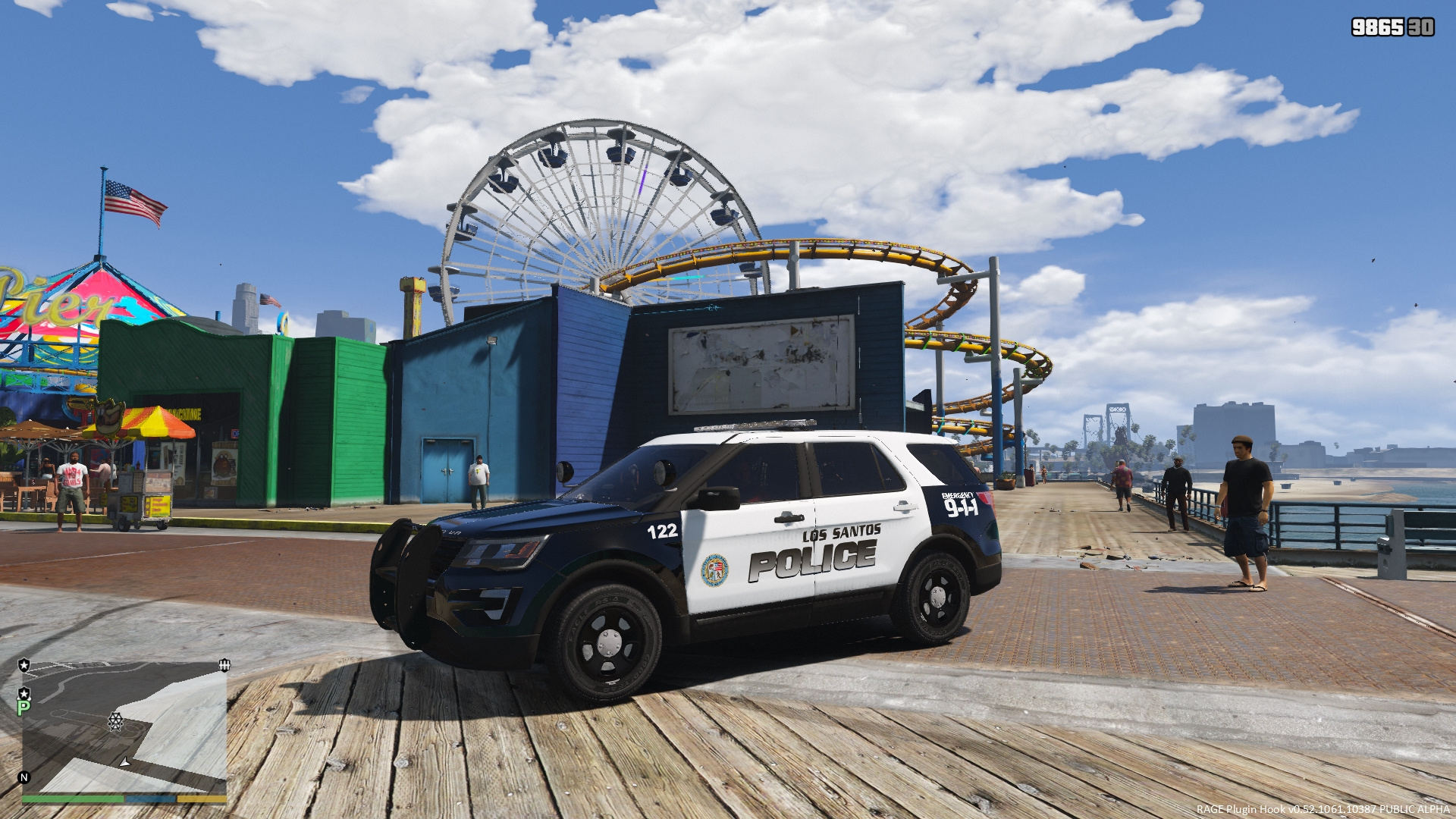The image size is (1456, 819).
Task: Click the white player arrow on minimap
Action: (124, 761)
